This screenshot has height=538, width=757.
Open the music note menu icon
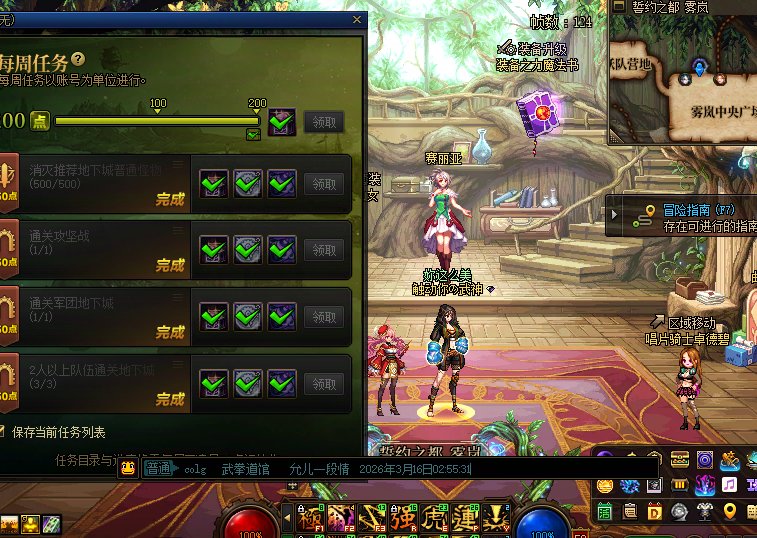click(728, 485)
